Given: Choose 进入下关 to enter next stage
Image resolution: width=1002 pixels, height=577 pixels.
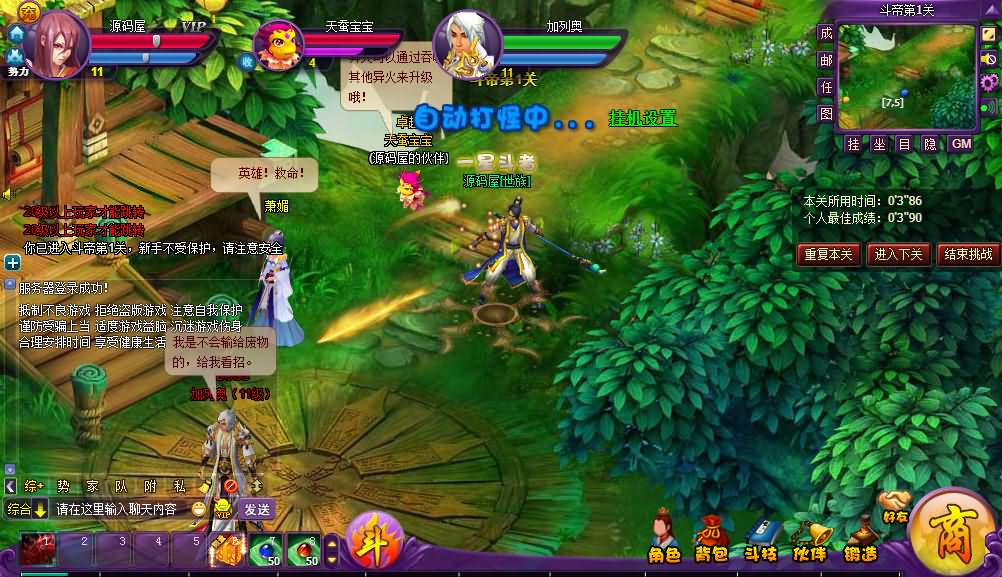Looking at the screenshot, I should (x=897, y=254).
